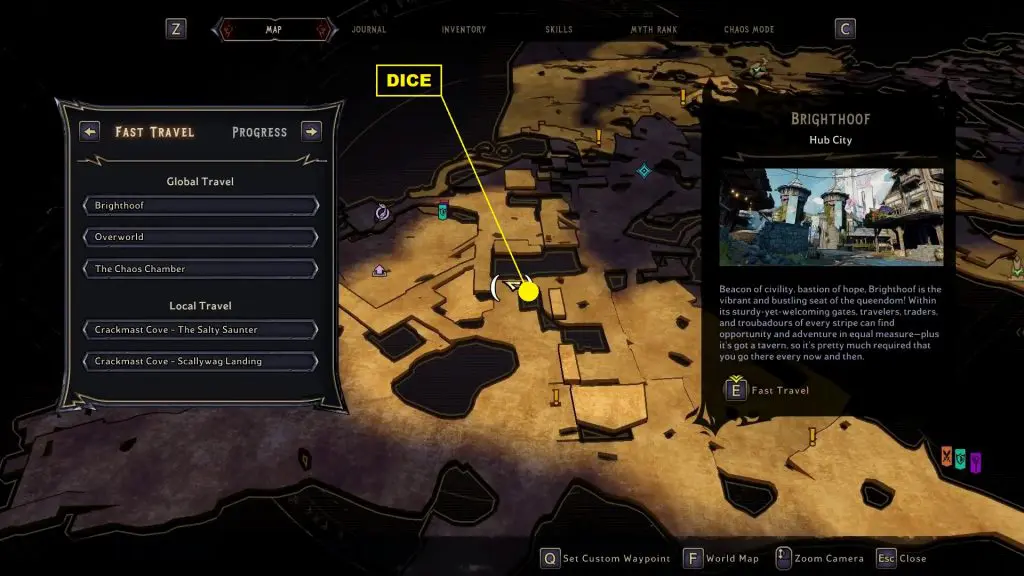The height and width of the screenshot is (576, 1024).
Task: Switch to the Journal tab
Action: 368,30
